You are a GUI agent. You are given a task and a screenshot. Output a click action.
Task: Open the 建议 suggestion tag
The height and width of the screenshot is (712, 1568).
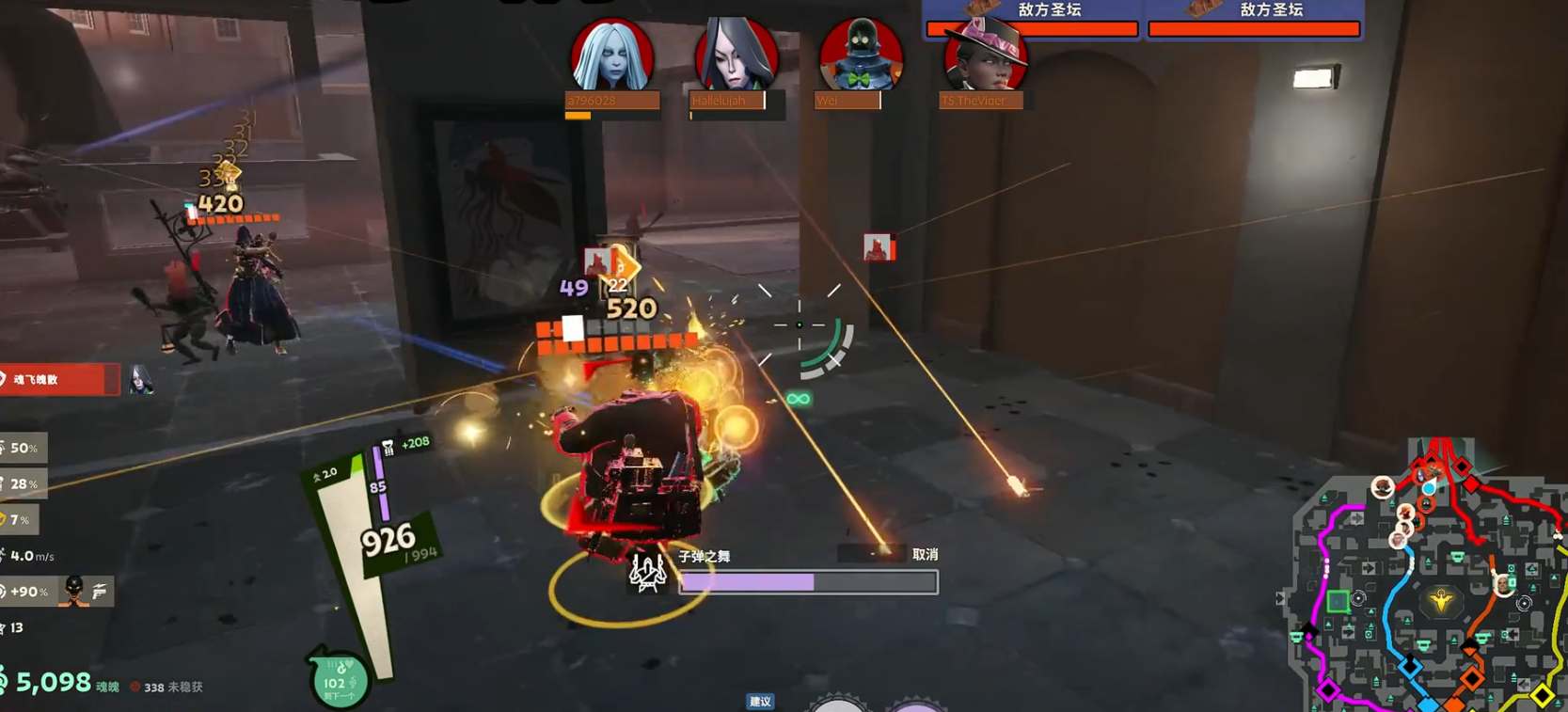[x=760, y=702]
